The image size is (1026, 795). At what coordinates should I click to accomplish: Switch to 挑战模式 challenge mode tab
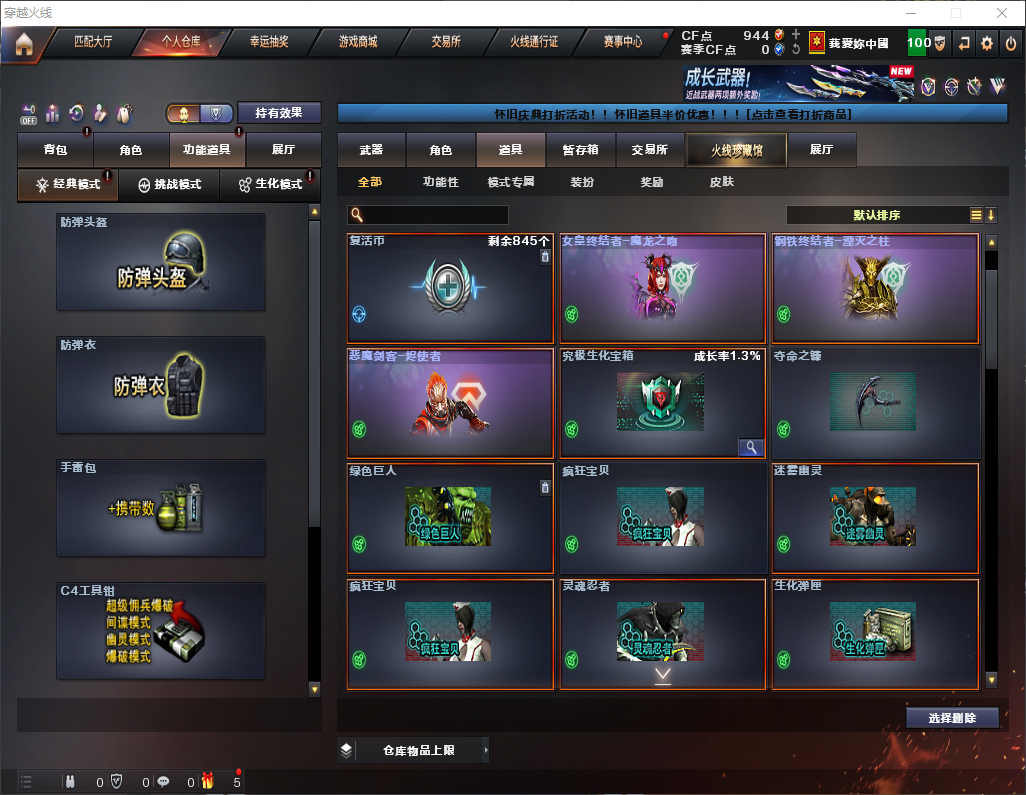pos(170,185)
